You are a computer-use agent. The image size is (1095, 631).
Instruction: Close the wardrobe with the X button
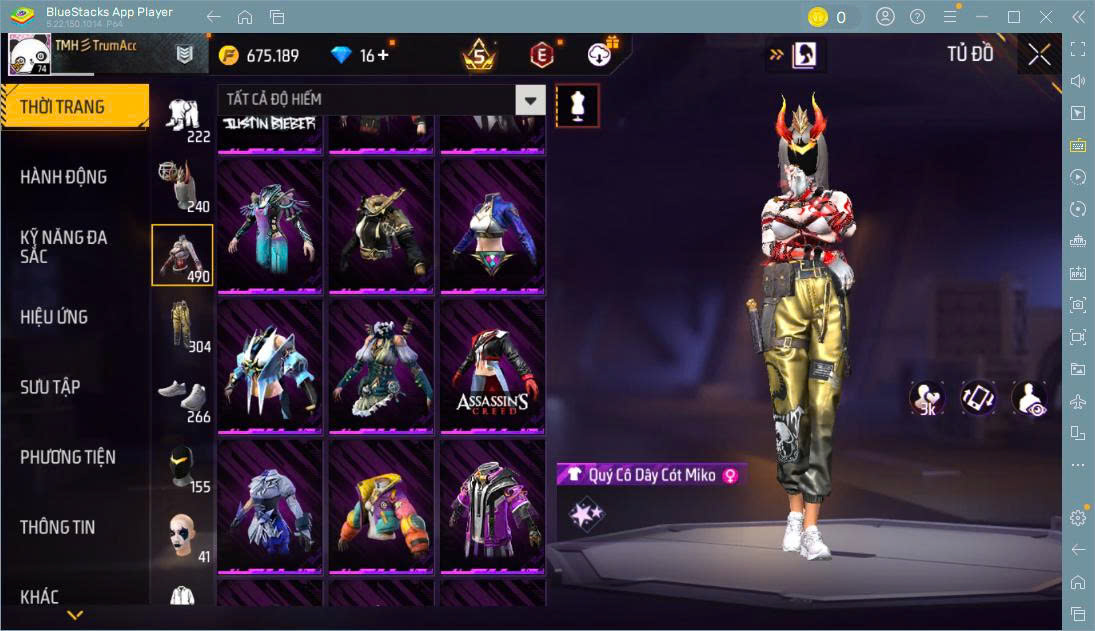pos(1039,55)
